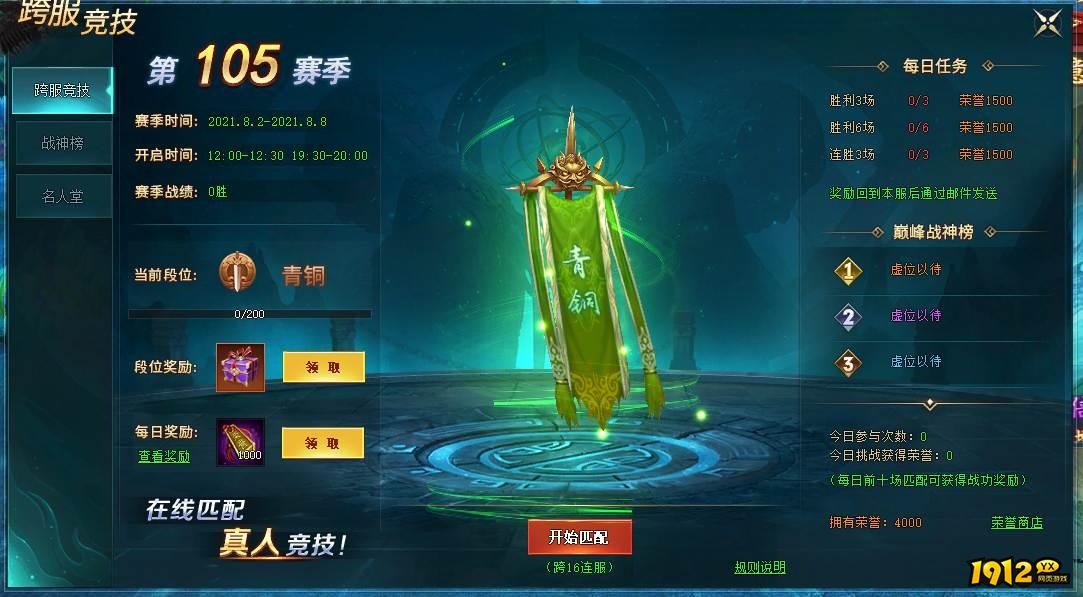Click the bronze rank badge icon
The image size is (1083, 597).
pos(238,273)
